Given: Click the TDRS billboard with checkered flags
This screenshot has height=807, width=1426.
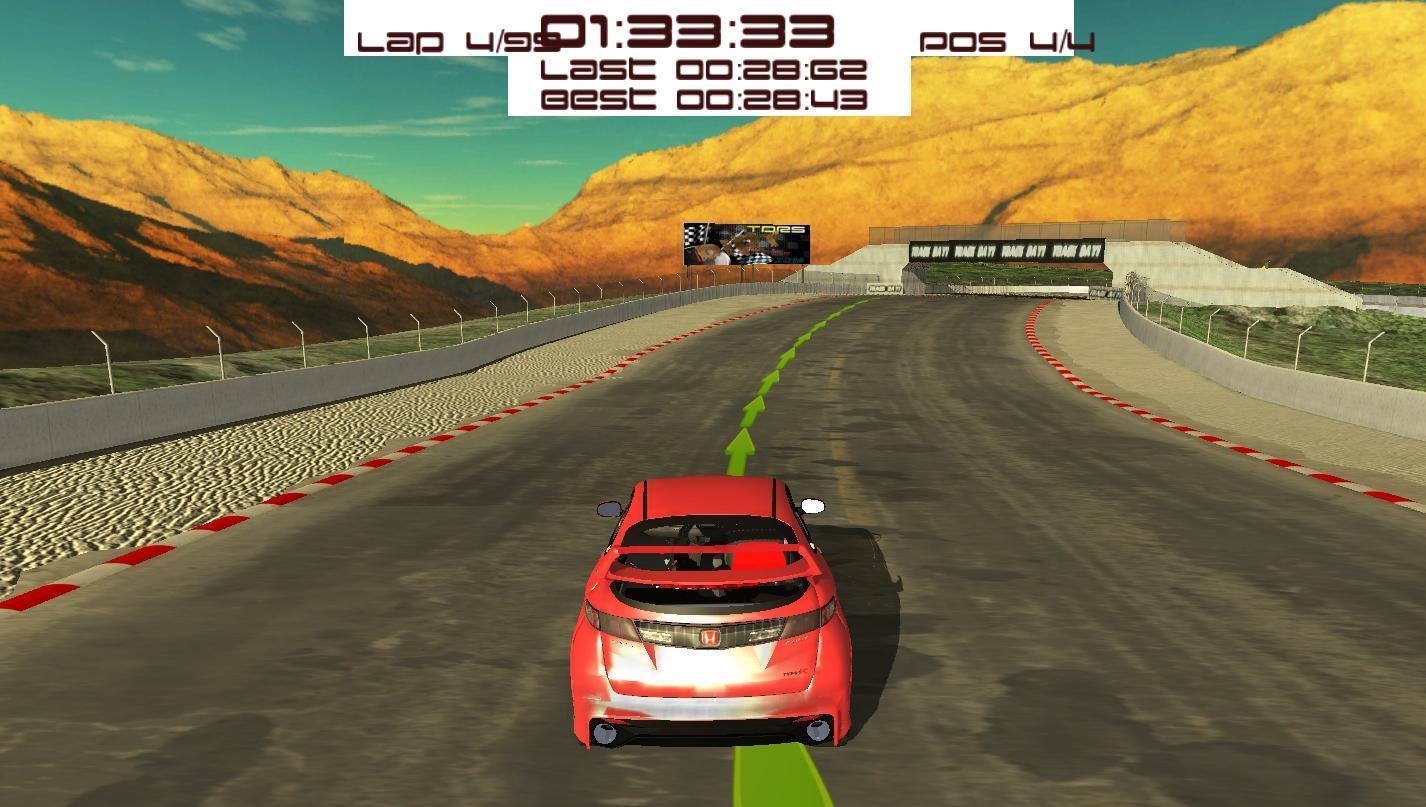Looking at the screenshot, I should tap(747, 243).
